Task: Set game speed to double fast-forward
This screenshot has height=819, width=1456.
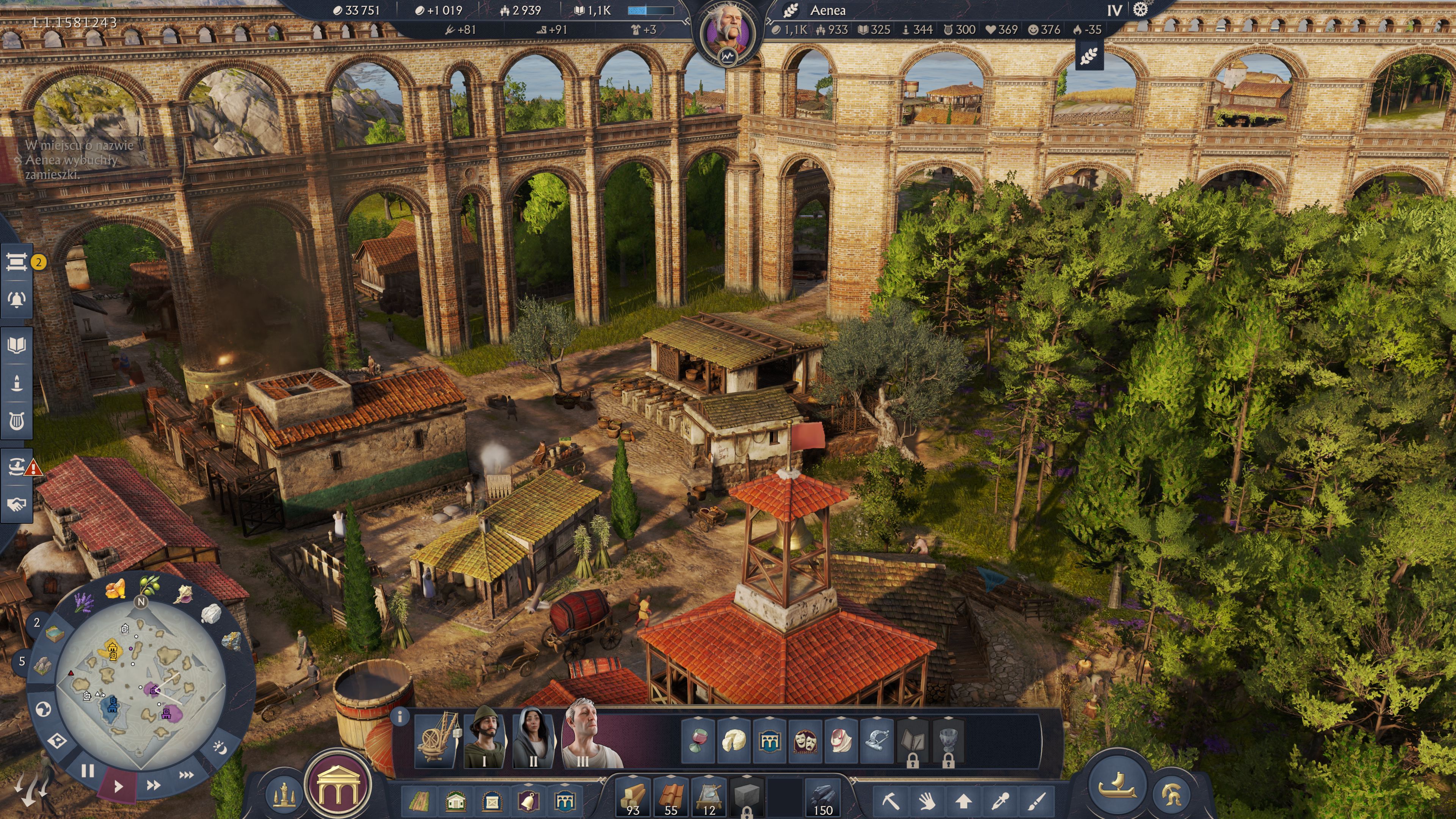Action: click(x=153, y=785)
